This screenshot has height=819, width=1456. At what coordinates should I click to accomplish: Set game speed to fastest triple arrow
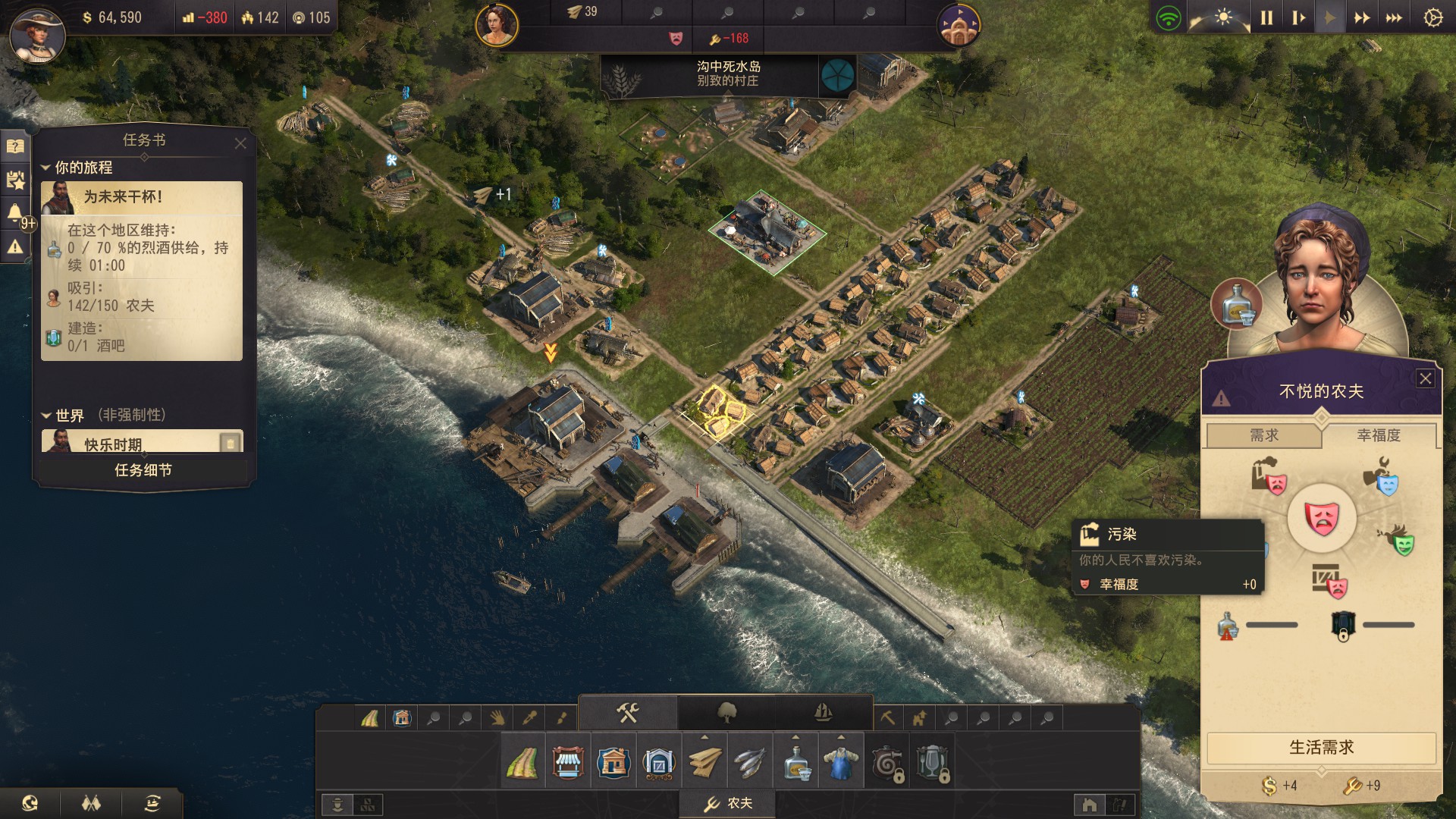pyautogui.click(x=1394, y=17)
